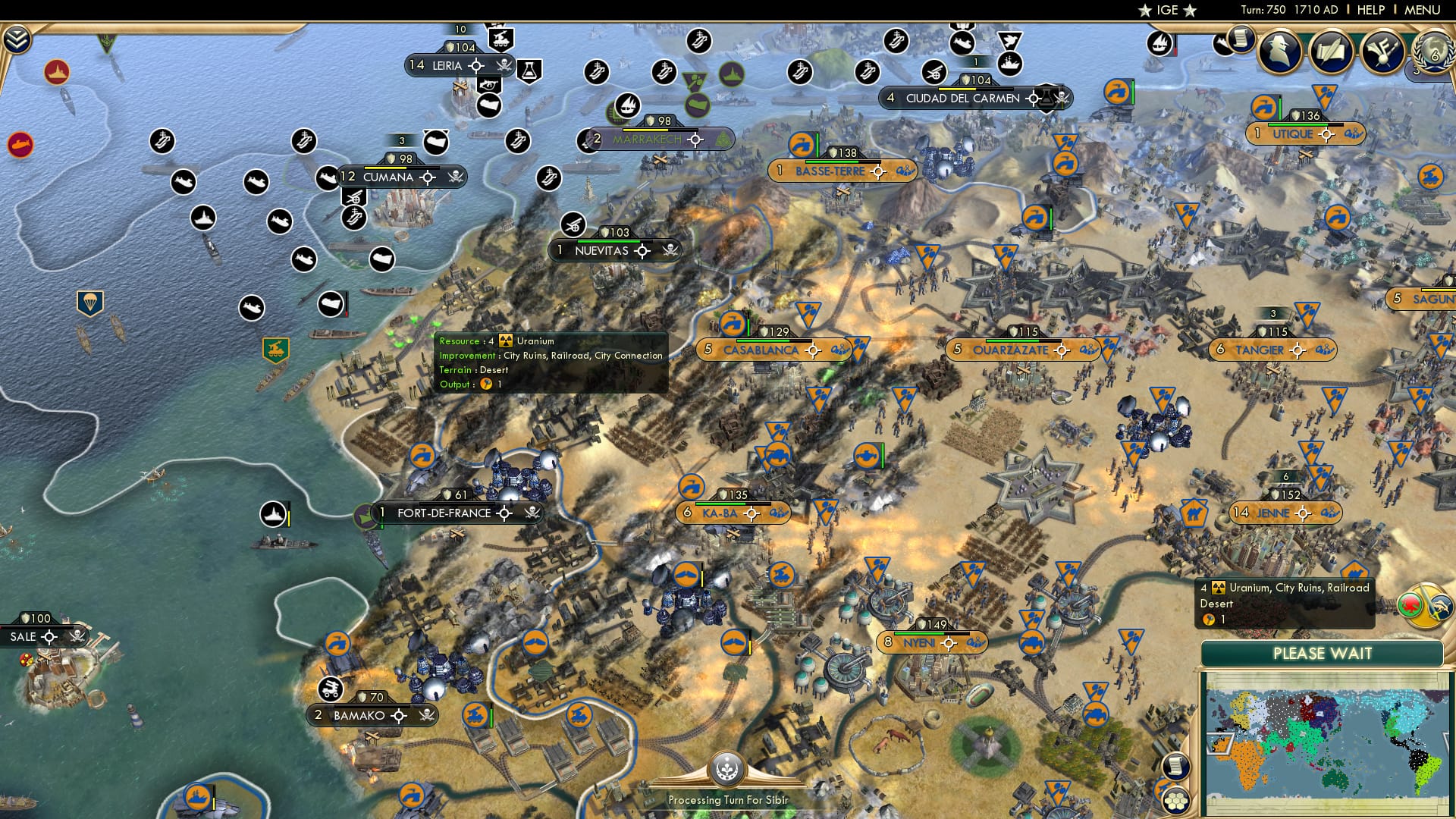Select the camel caravan flag near Jenne
The width and height of the screenshot is (1456, 819).
pyautogui.click(x=1194, y=512)
